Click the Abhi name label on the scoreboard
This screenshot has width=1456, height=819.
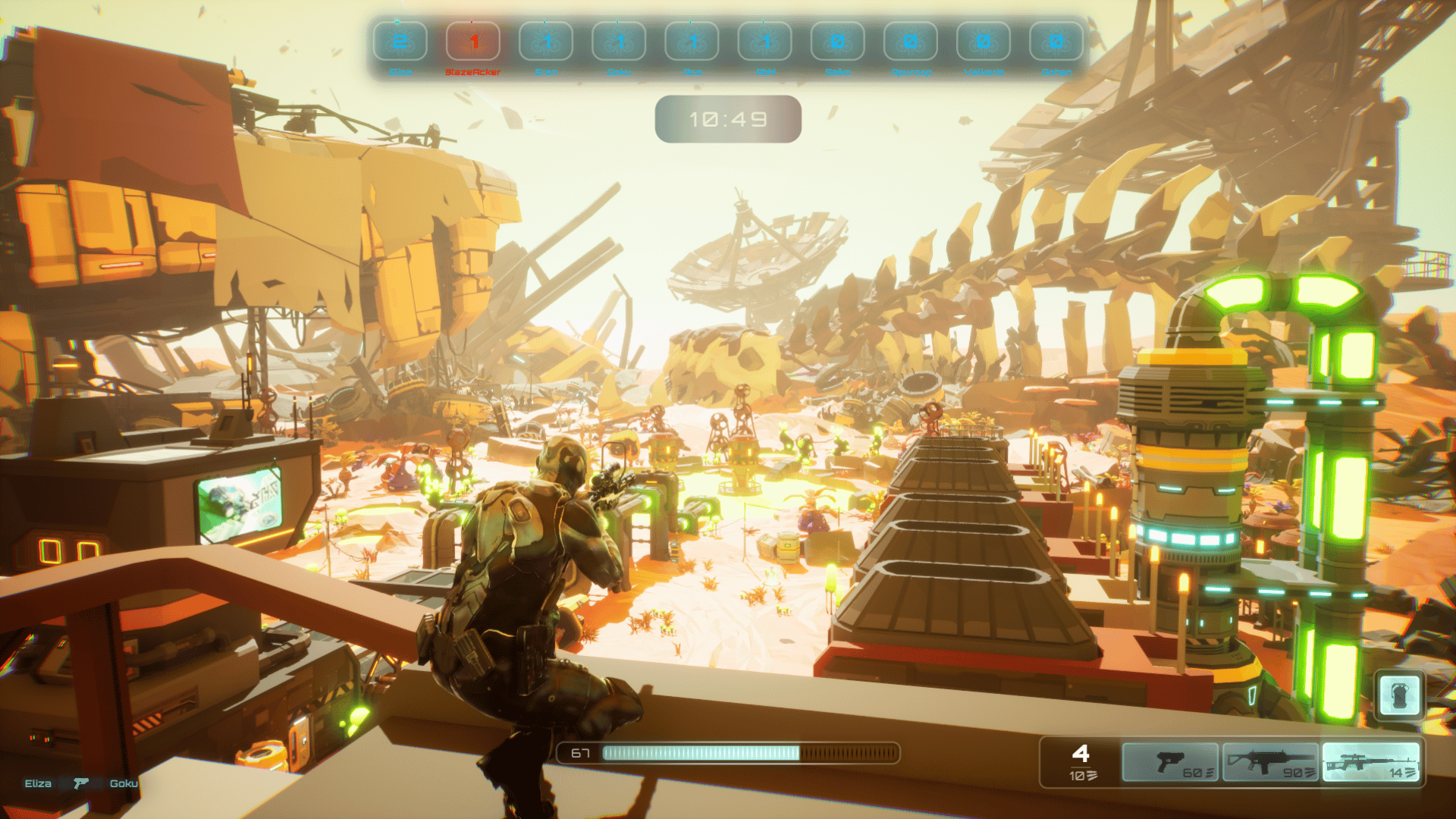point(766,71)
